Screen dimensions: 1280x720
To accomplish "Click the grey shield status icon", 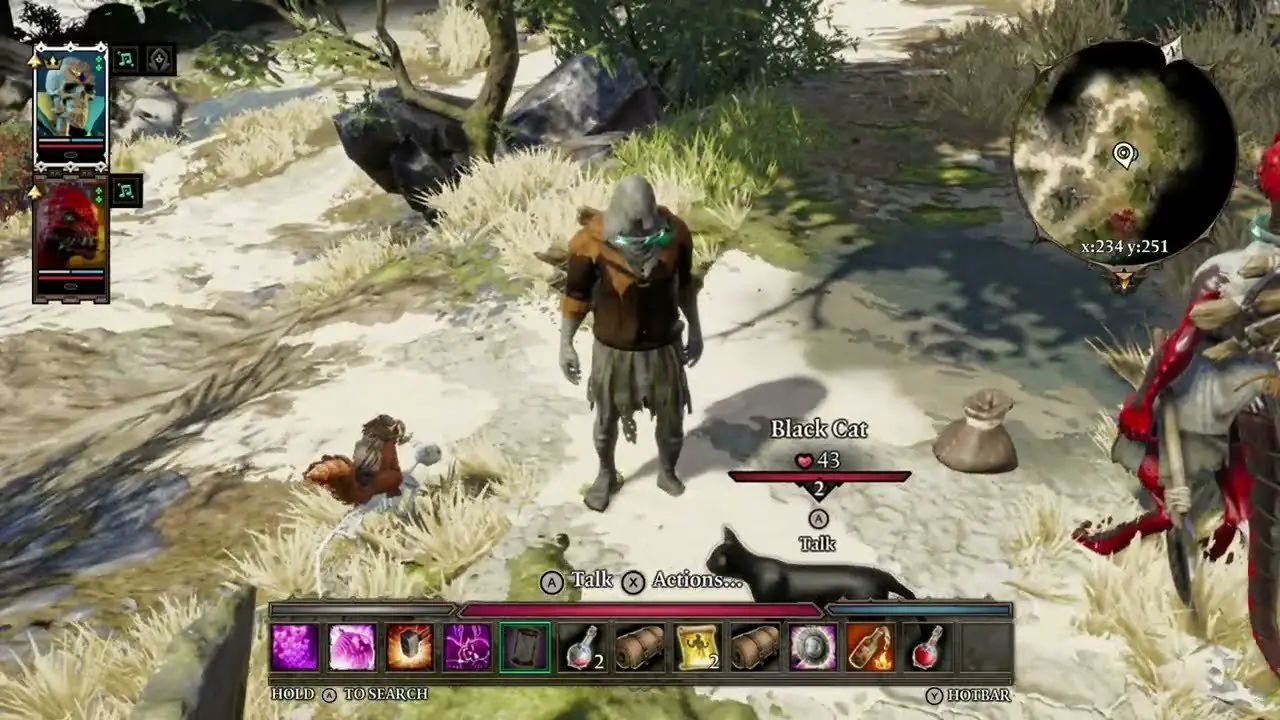I will 160,60.
